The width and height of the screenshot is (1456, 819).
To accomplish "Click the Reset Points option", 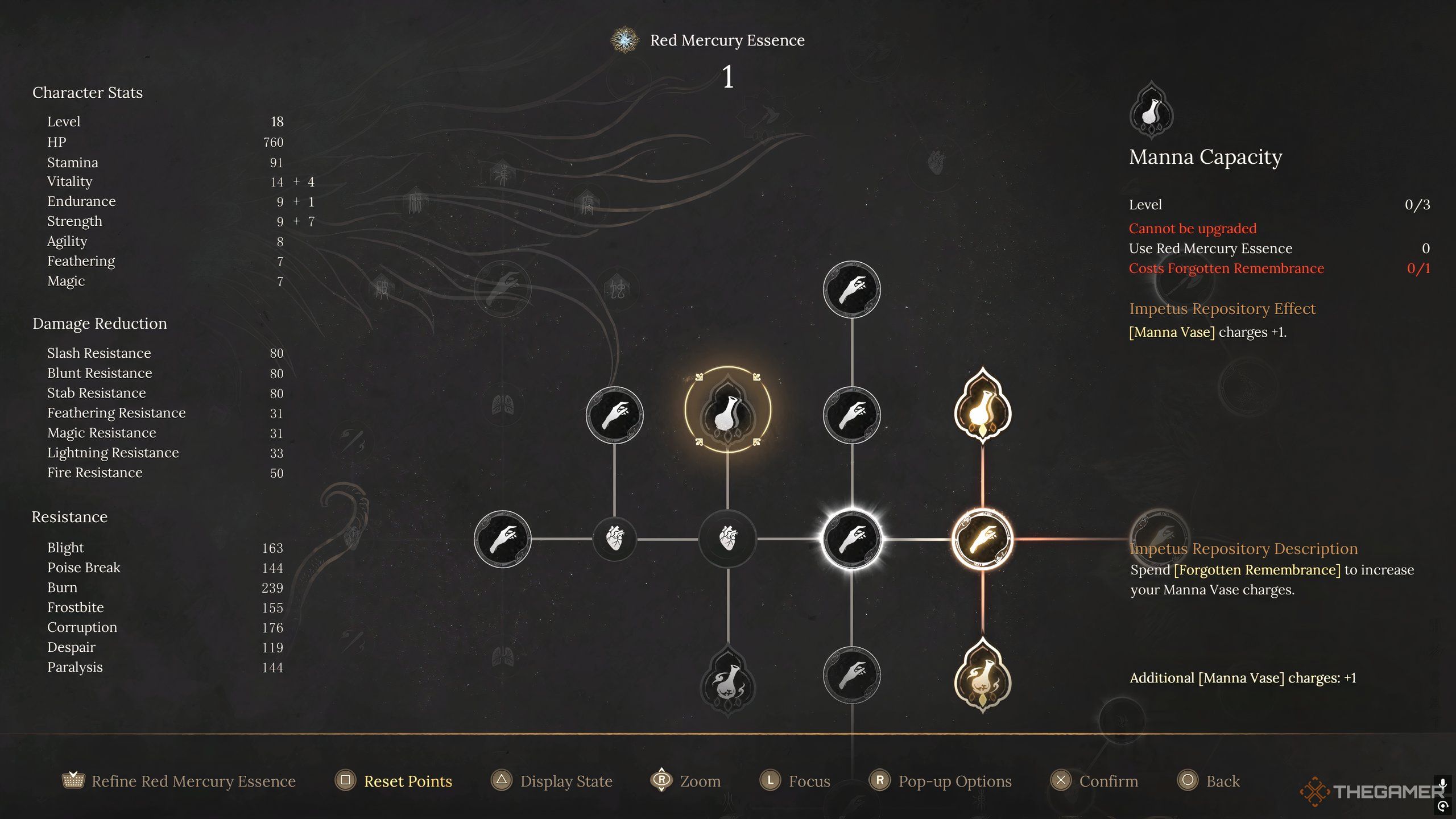I will [407, 781].
